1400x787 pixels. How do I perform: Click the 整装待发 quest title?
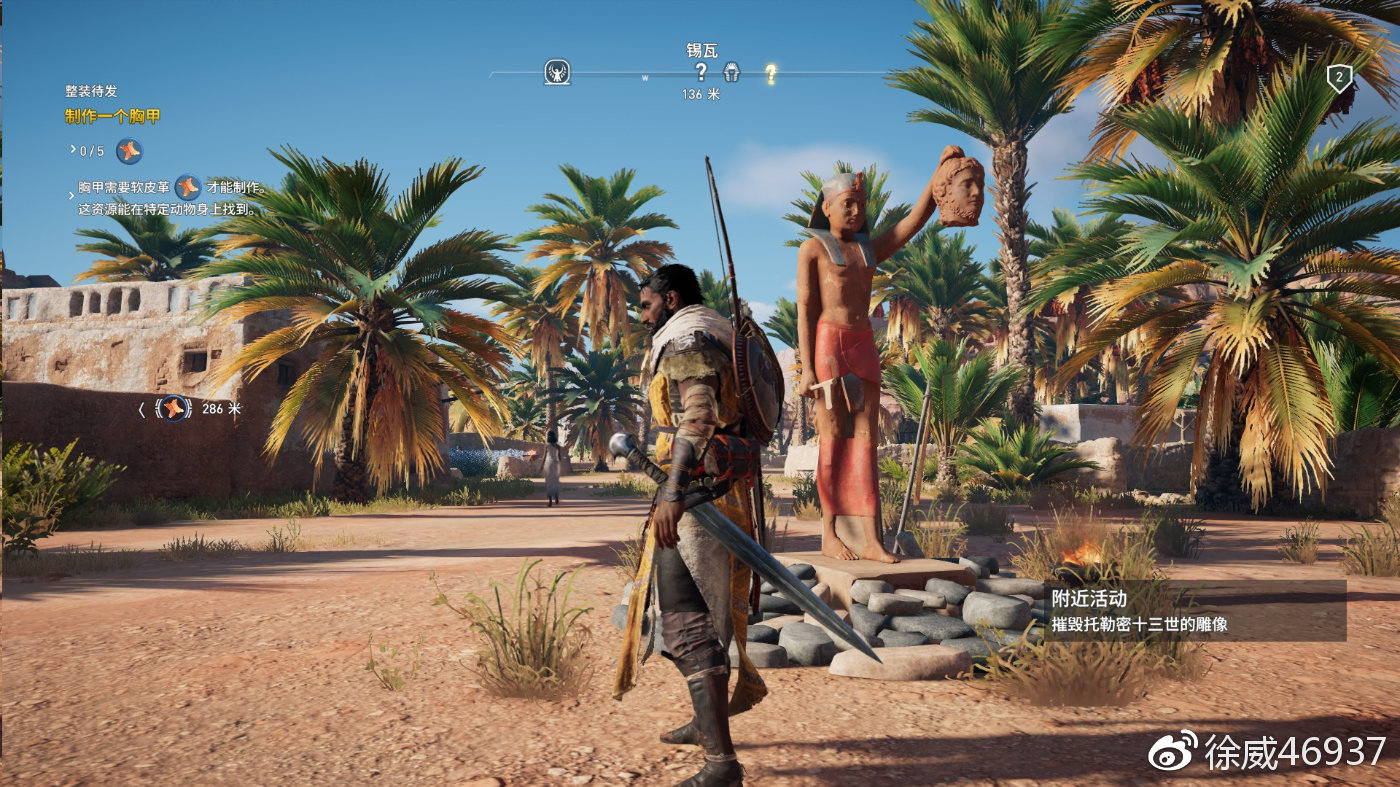(x=91, y=91)
